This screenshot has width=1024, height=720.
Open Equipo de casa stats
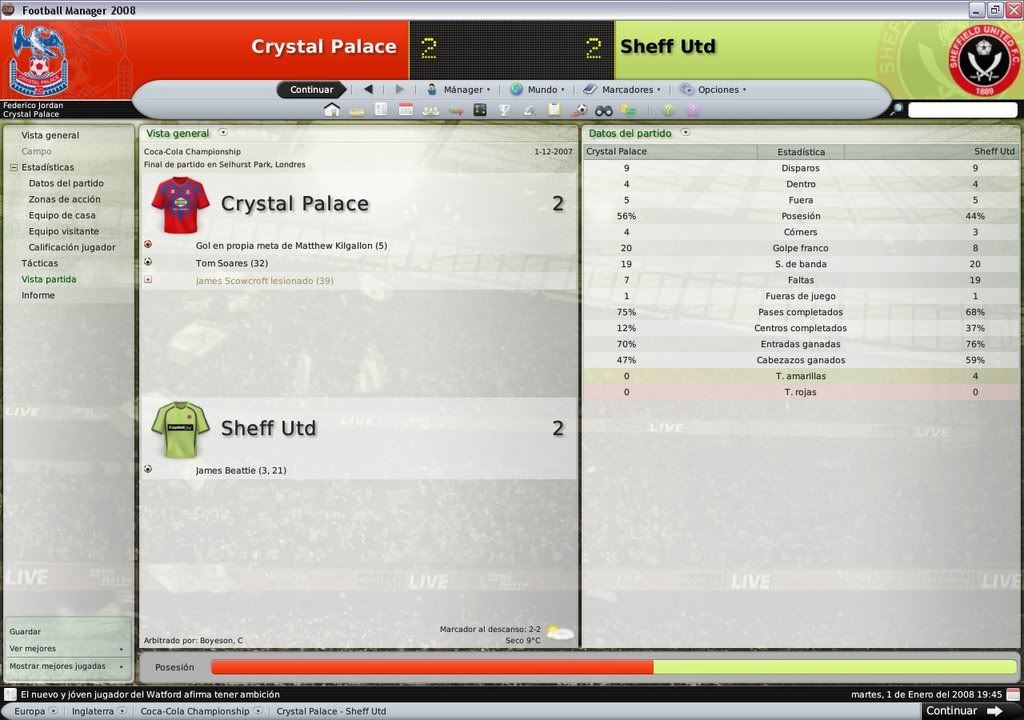pos(62,215)
